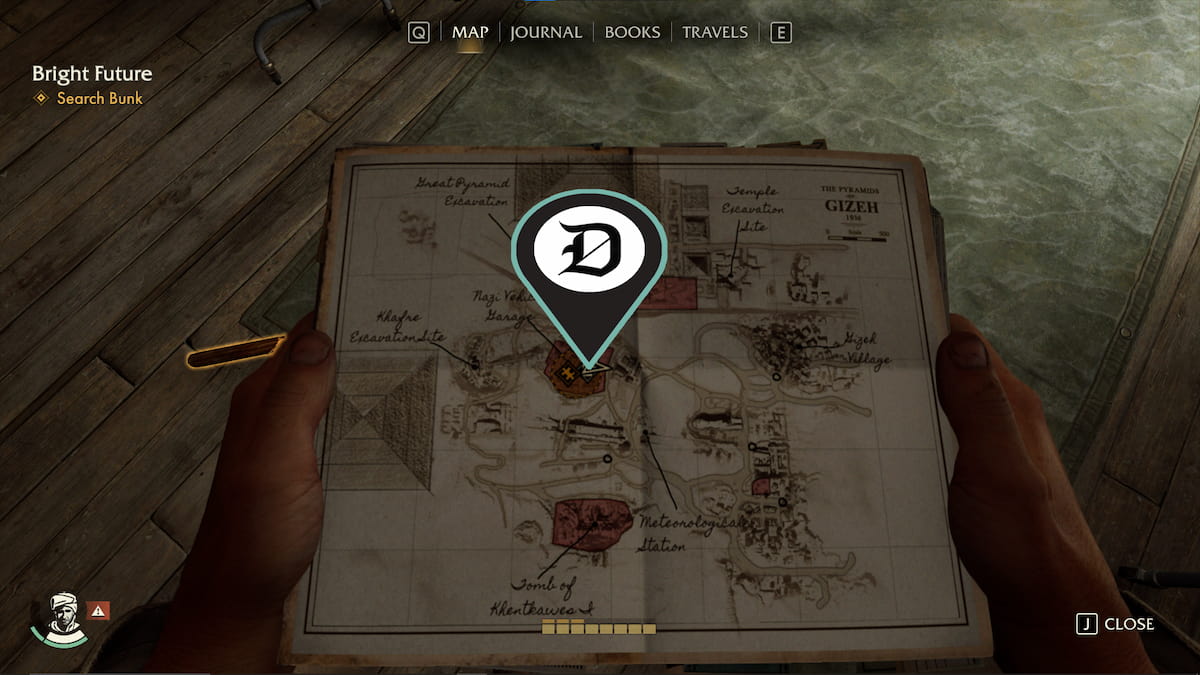
Task: Open the Journal tab
Action: pyautogui.click(x=545, y=32)
